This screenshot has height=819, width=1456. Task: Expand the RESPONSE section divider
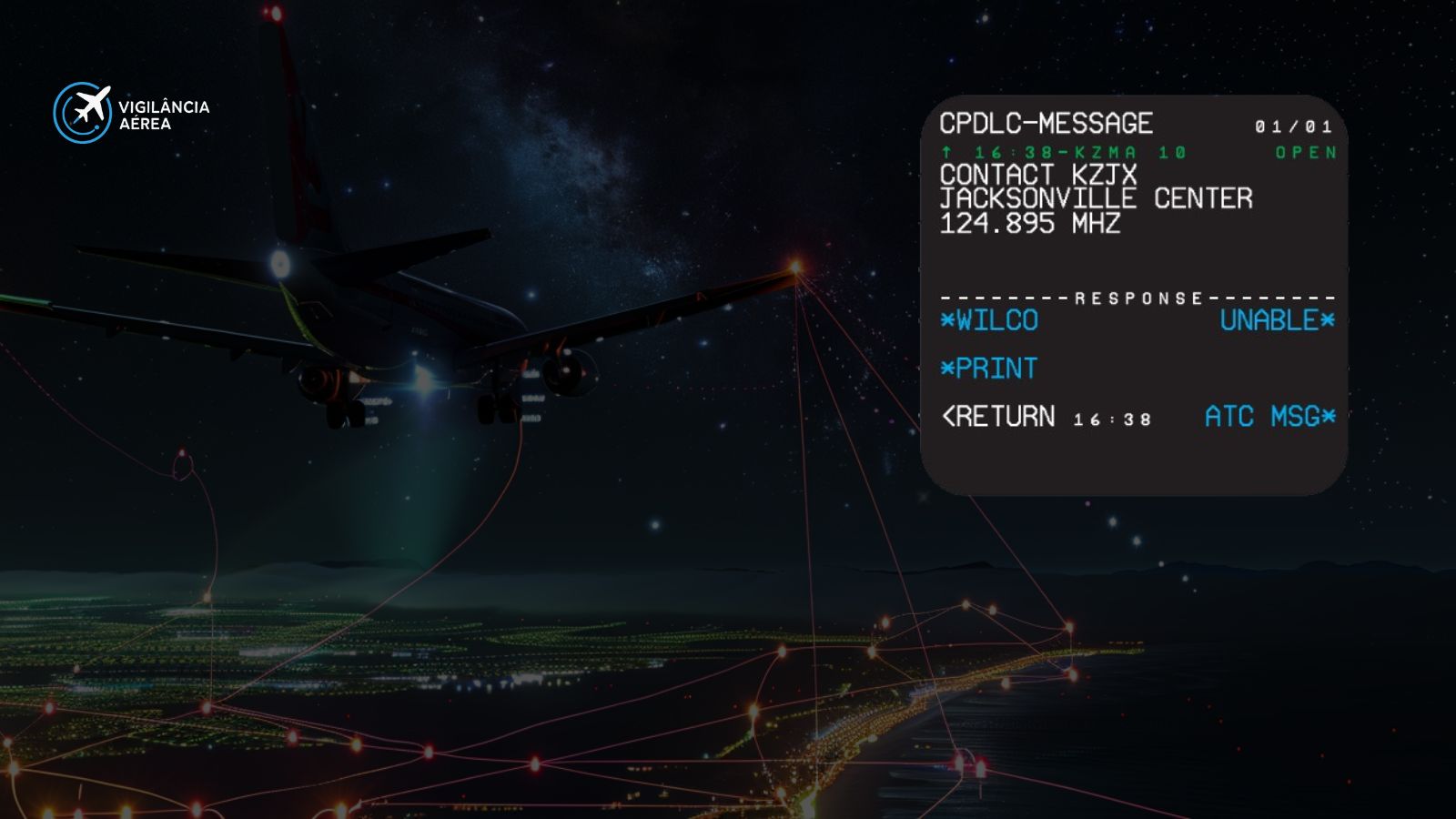coord(1136,298)
